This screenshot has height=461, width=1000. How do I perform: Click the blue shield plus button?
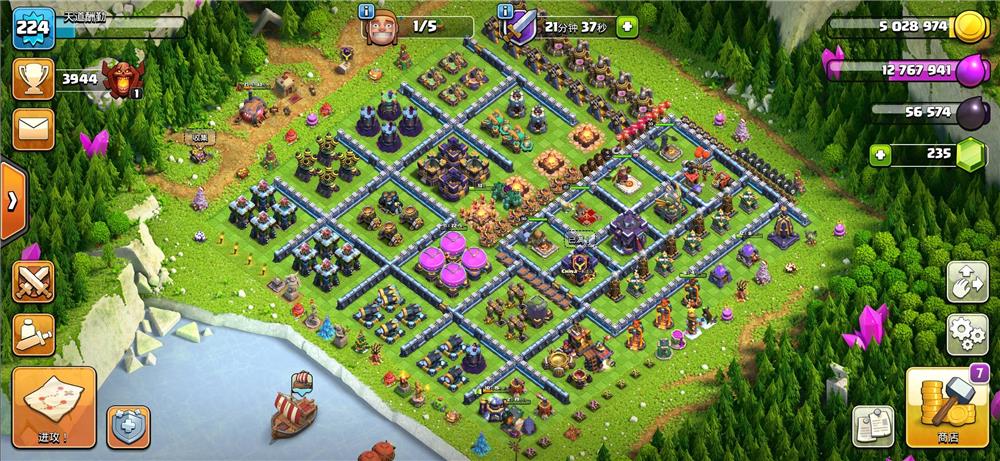click(128, 427)
